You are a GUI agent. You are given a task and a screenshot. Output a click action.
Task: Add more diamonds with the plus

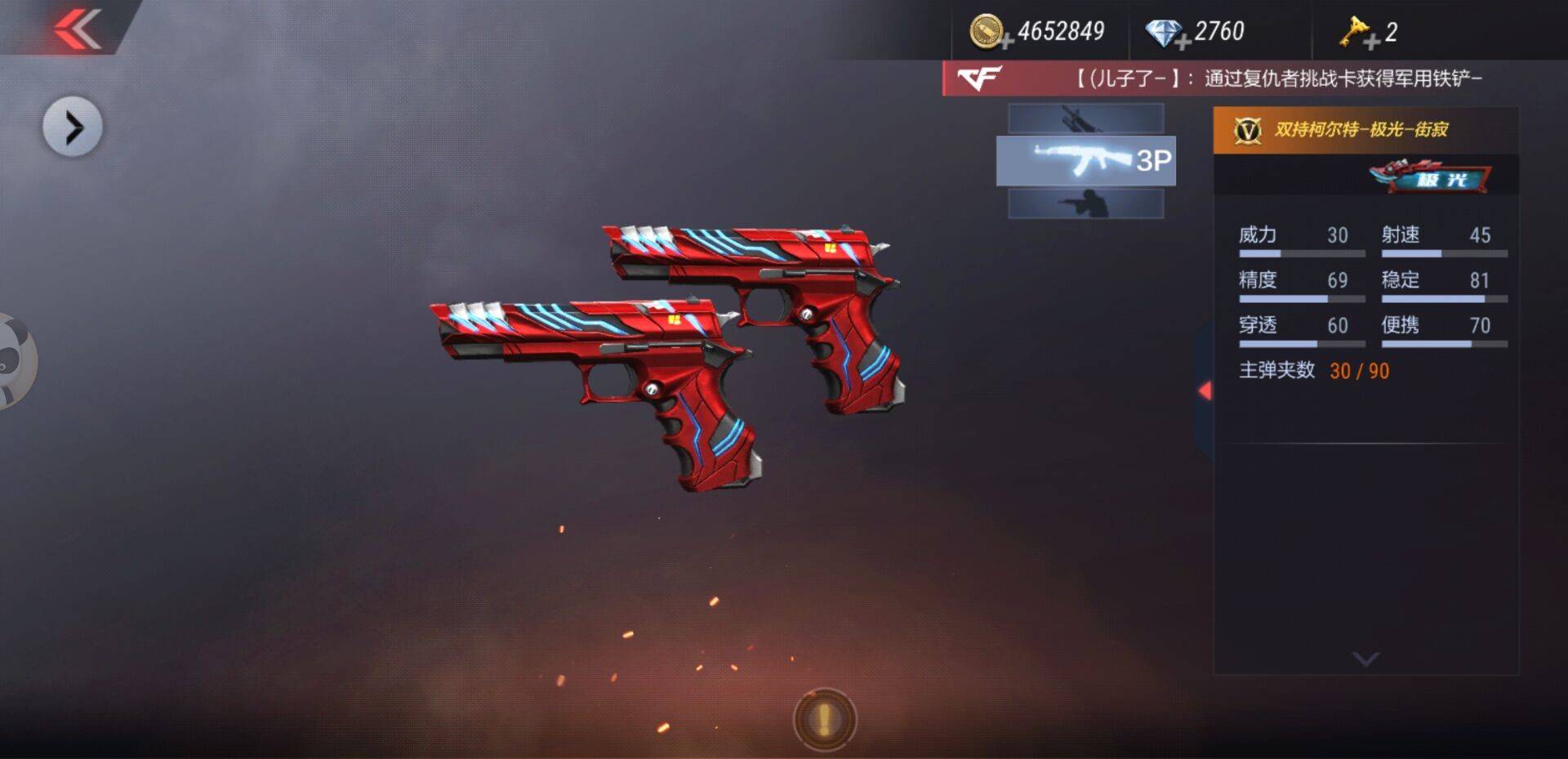point(1183,42)
